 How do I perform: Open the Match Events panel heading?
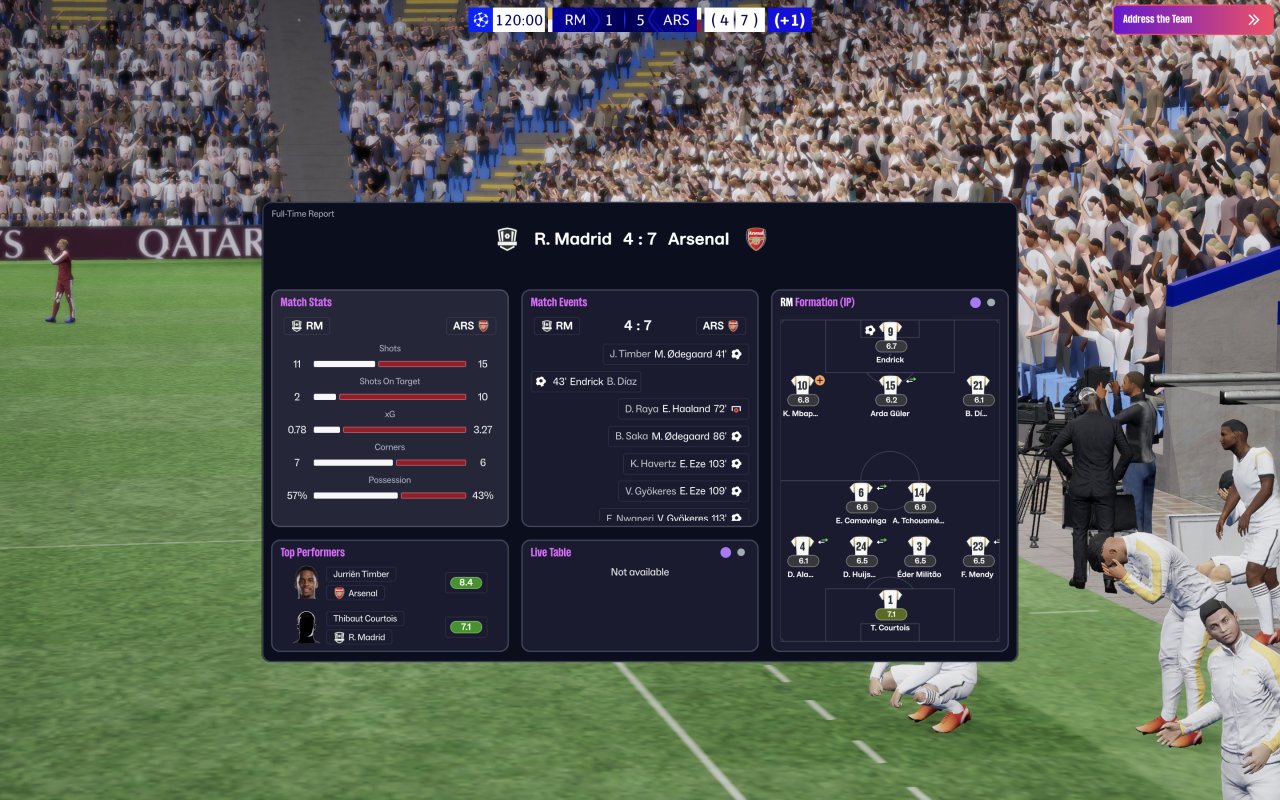coord(559,302)
